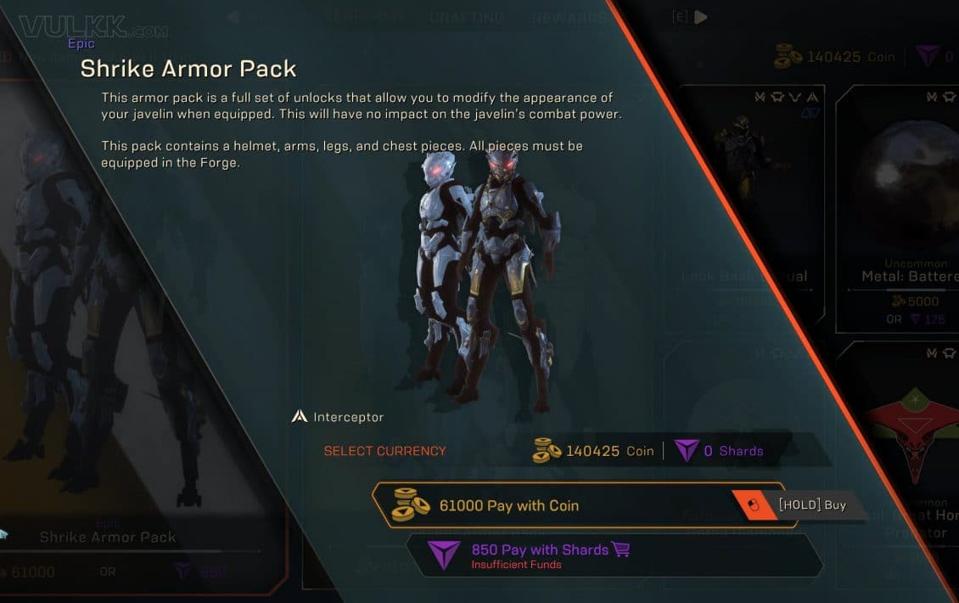Switch to the Rewards tab
The image size is (959, 603).
[x=567, y=18]
